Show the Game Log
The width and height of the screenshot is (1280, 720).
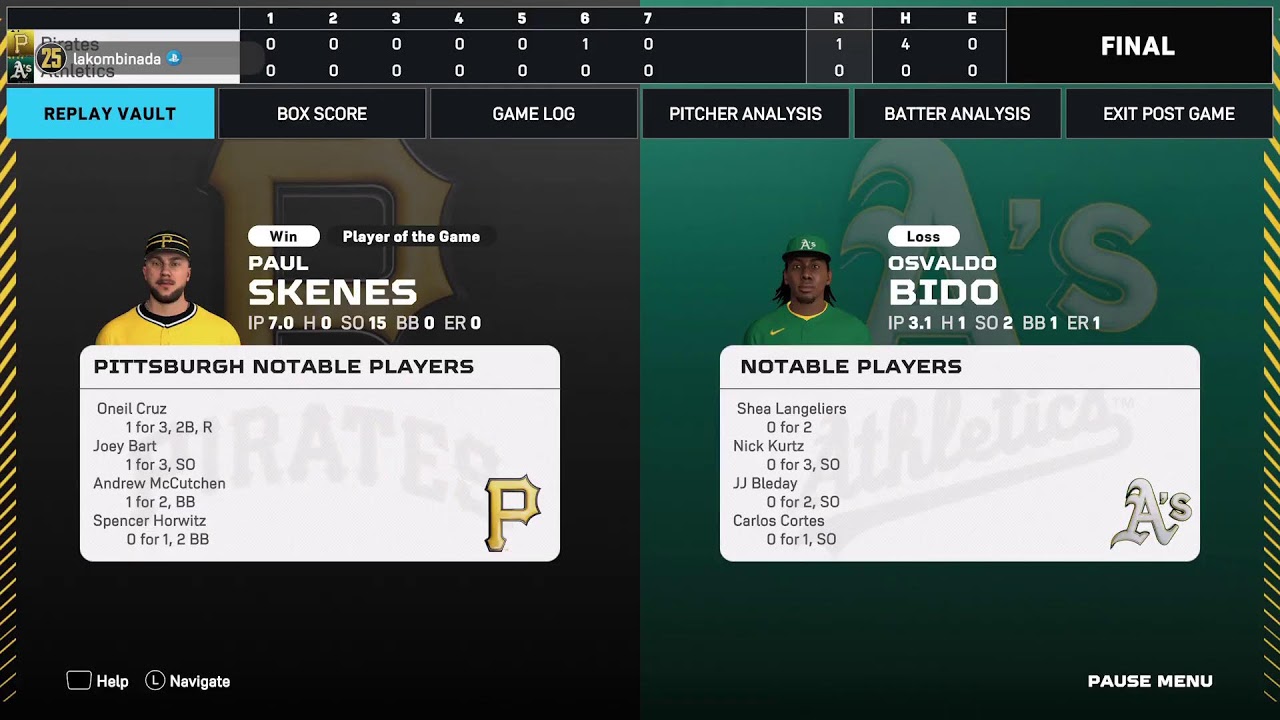(x=533, y=114)
